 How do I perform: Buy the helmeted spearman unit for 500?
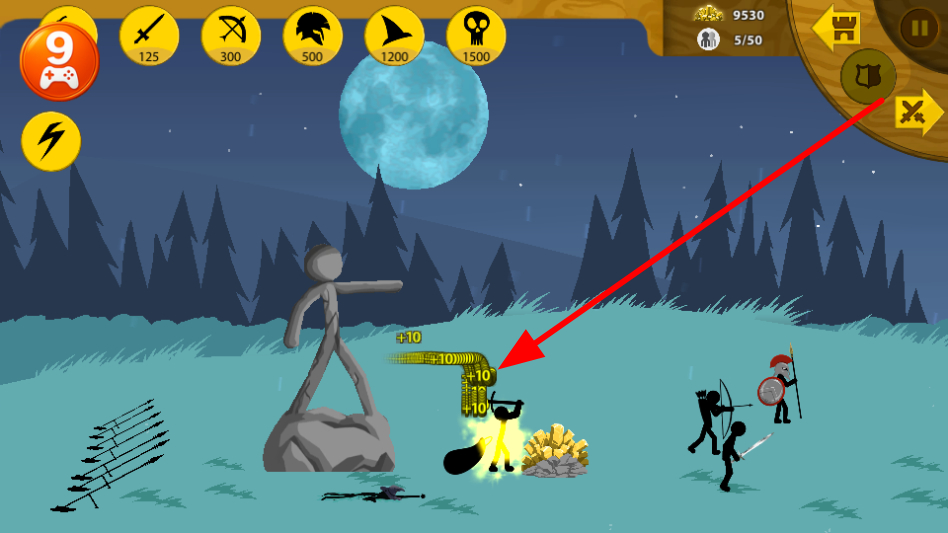point(313,35)
